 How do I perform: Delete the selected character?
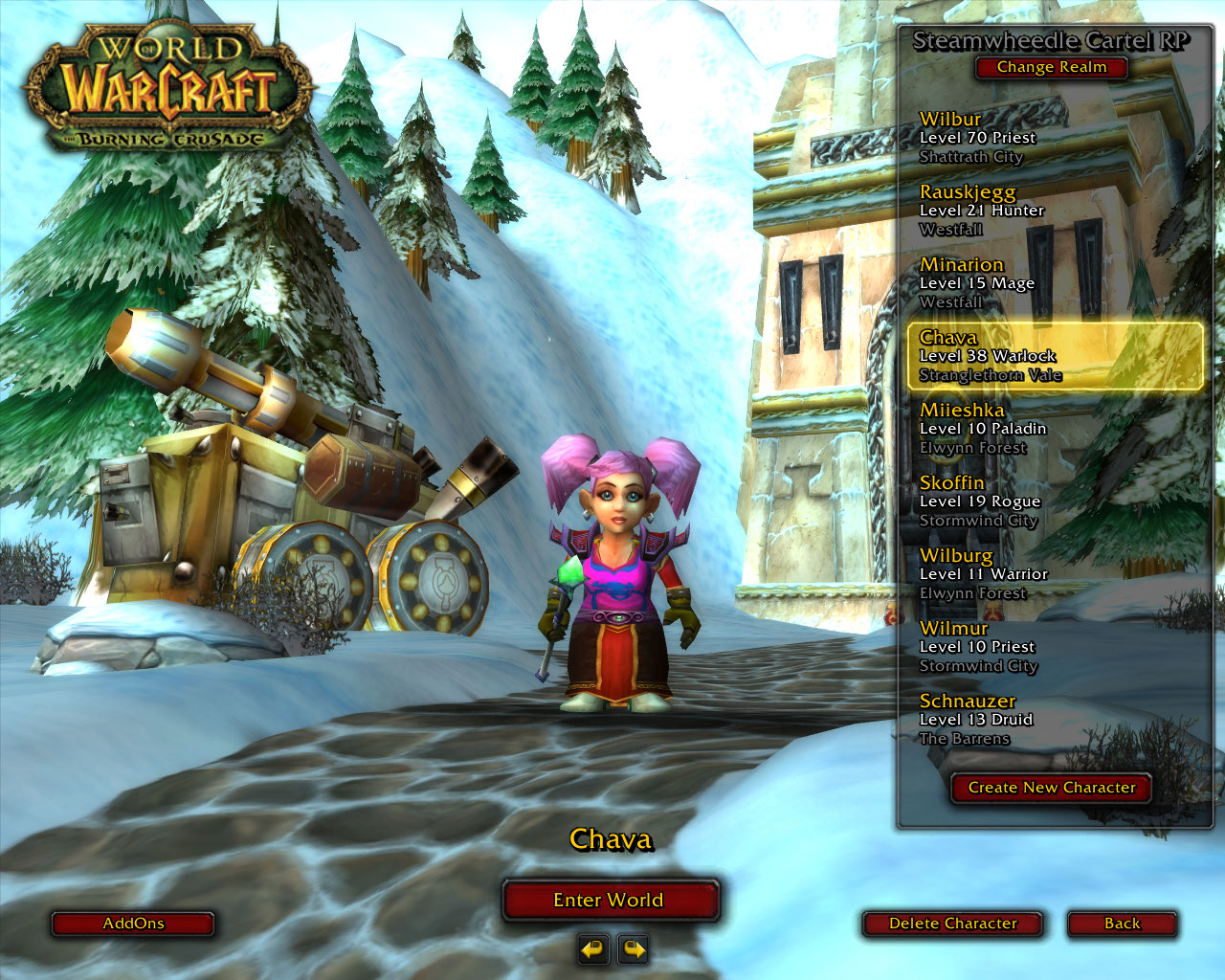(x=952, y=924)
